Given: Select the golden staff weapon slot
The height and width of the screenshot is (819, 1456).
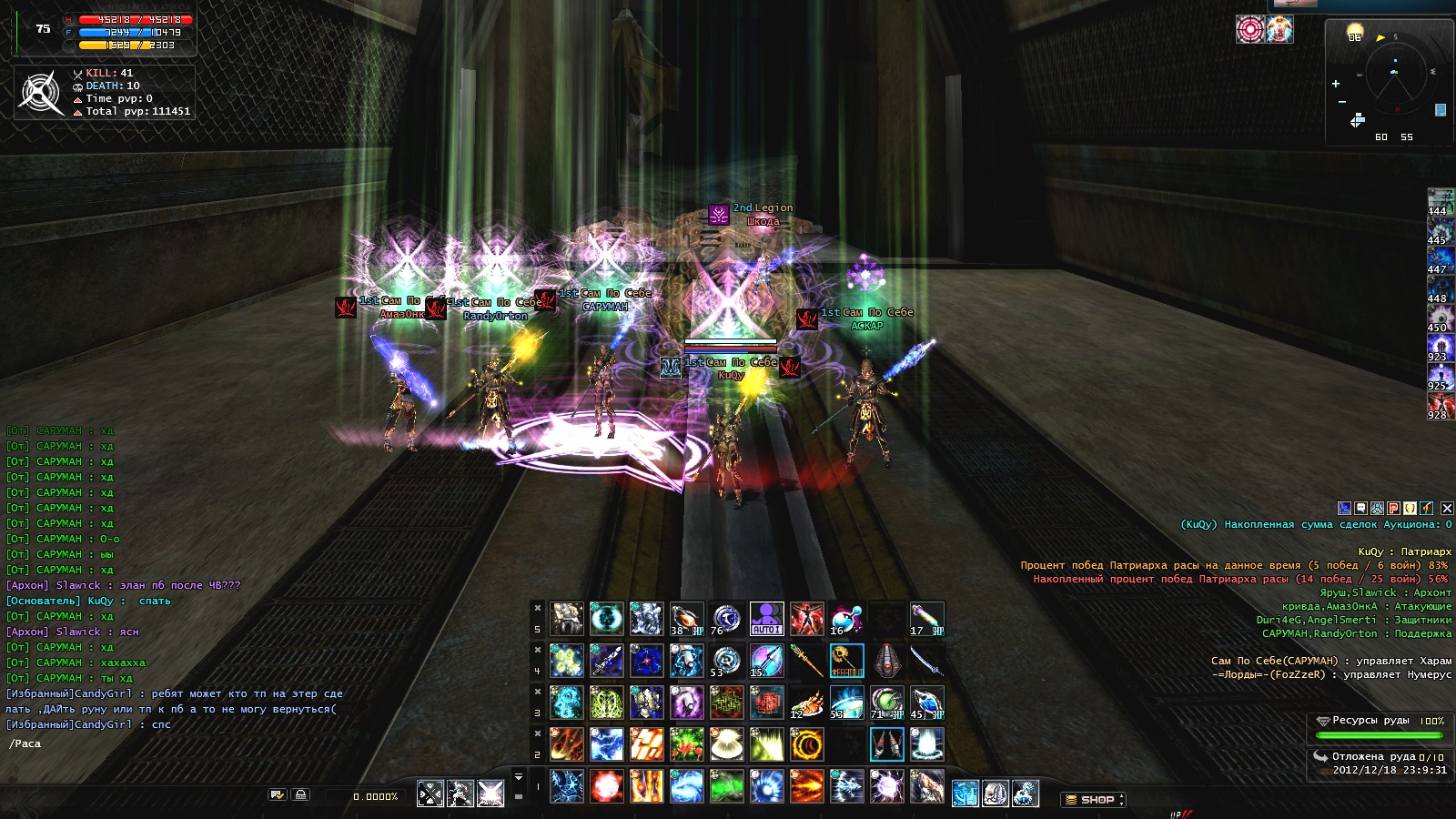Looking at the screenshot, I should coord(806,661).
